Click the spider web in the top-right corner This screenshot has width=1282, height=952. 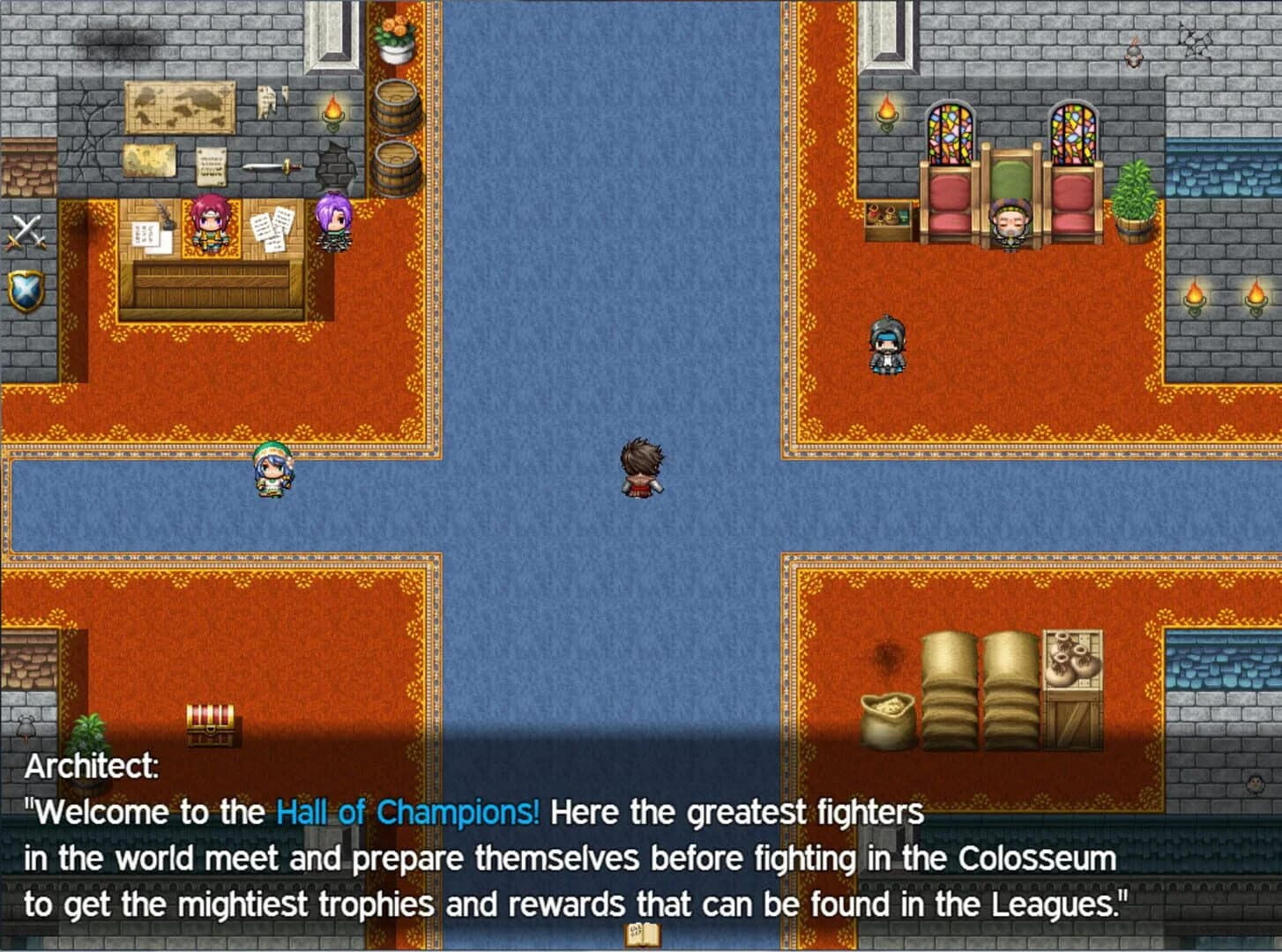coord(1197,40)
